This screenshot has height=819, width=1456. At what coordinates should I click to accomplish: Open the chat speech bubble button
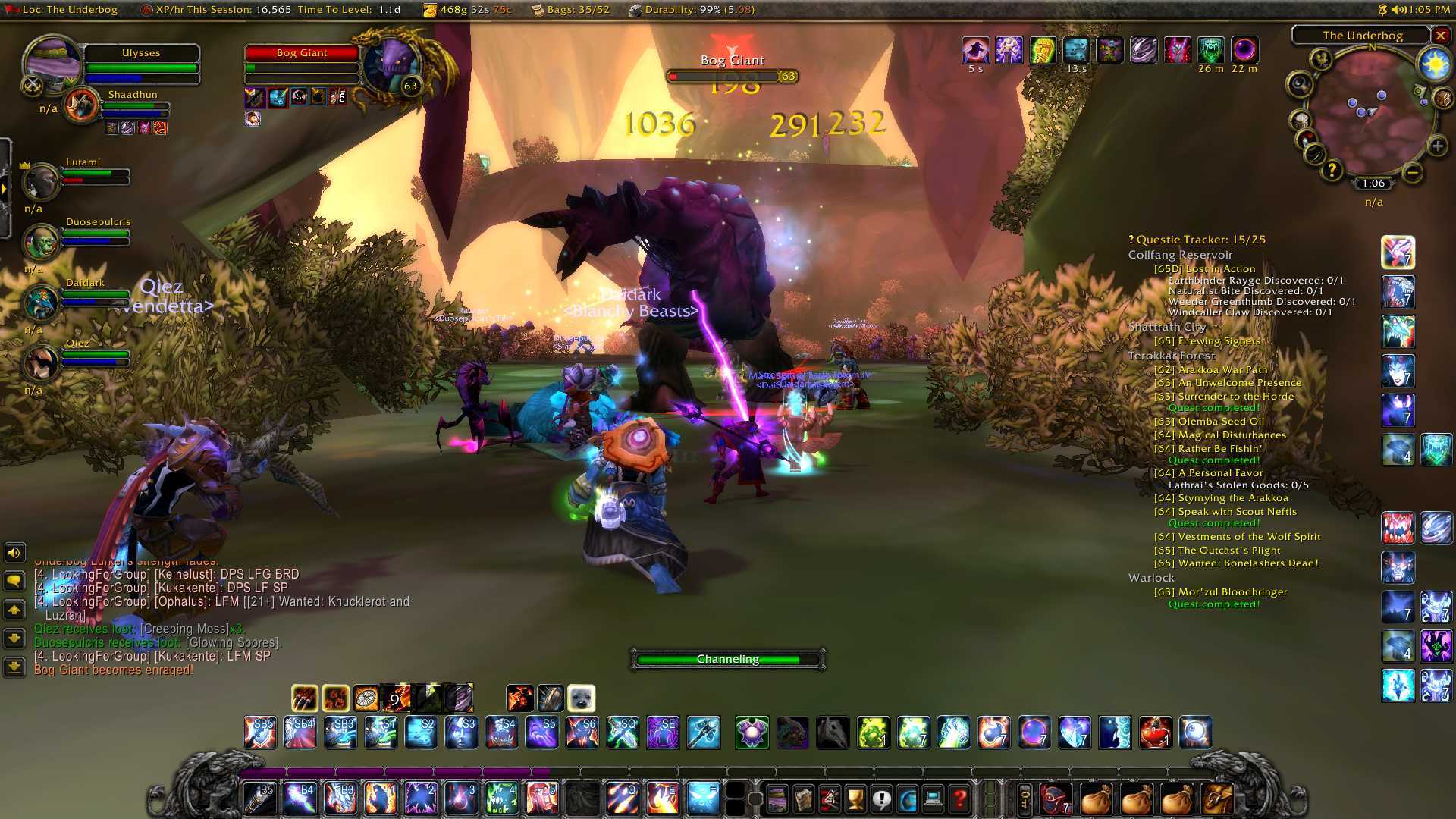pyautogui.click(x=14, y=582)
